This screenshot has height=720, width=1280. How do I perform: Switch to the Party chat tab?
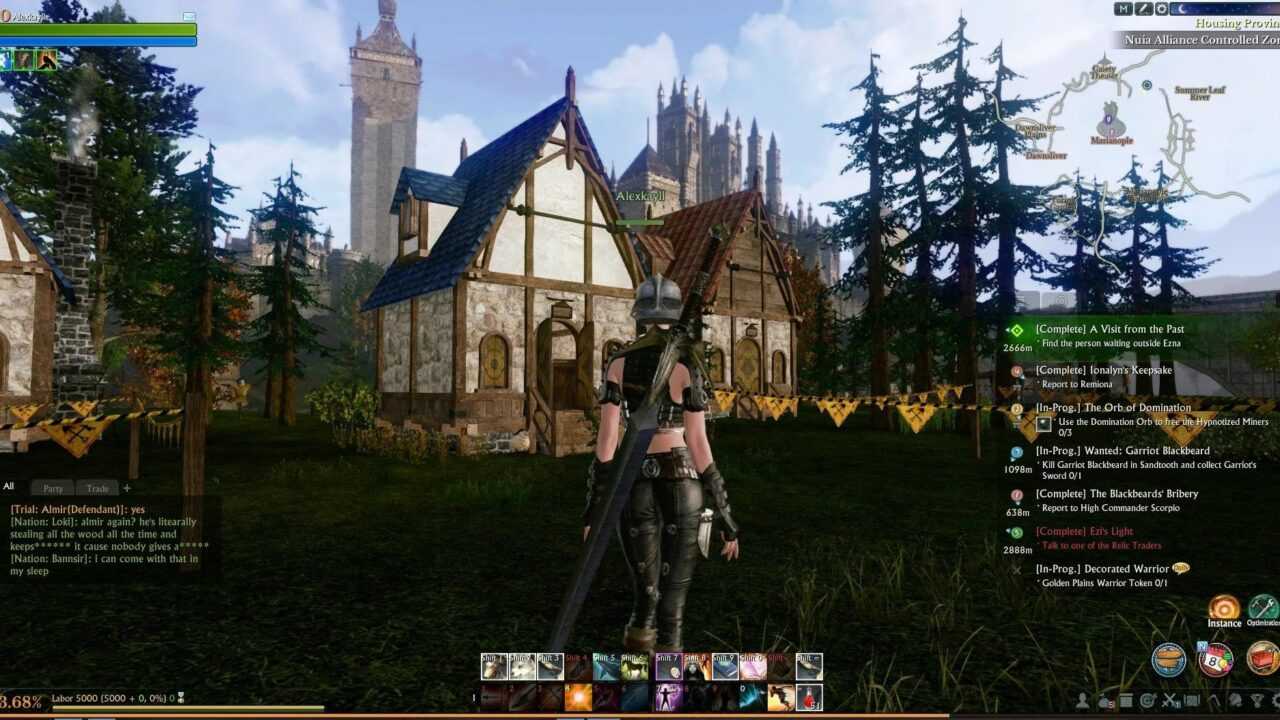pos(53,488)
